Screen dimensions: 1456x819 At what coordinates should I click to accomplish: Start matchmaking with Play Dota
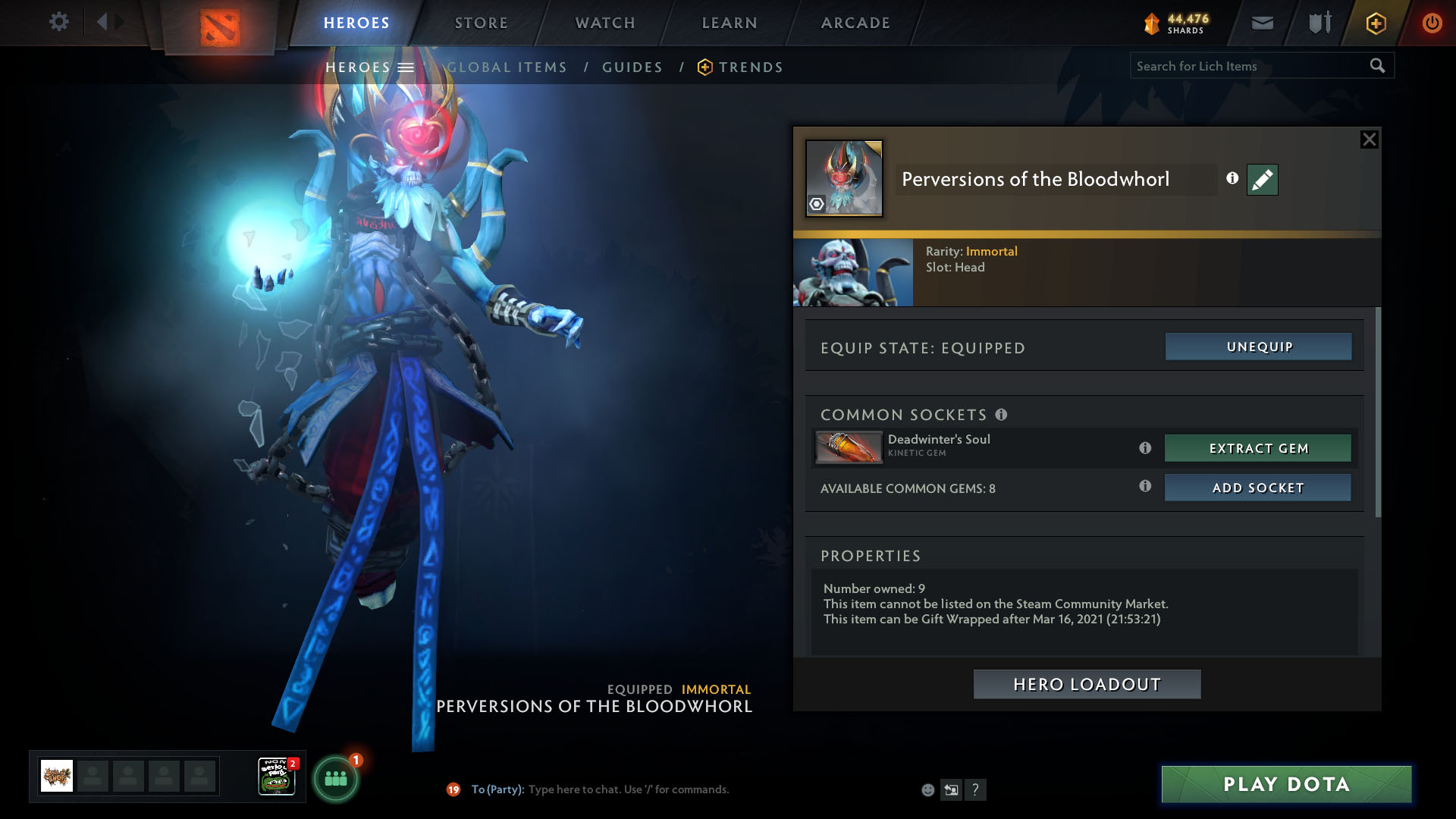[1286, 784]
